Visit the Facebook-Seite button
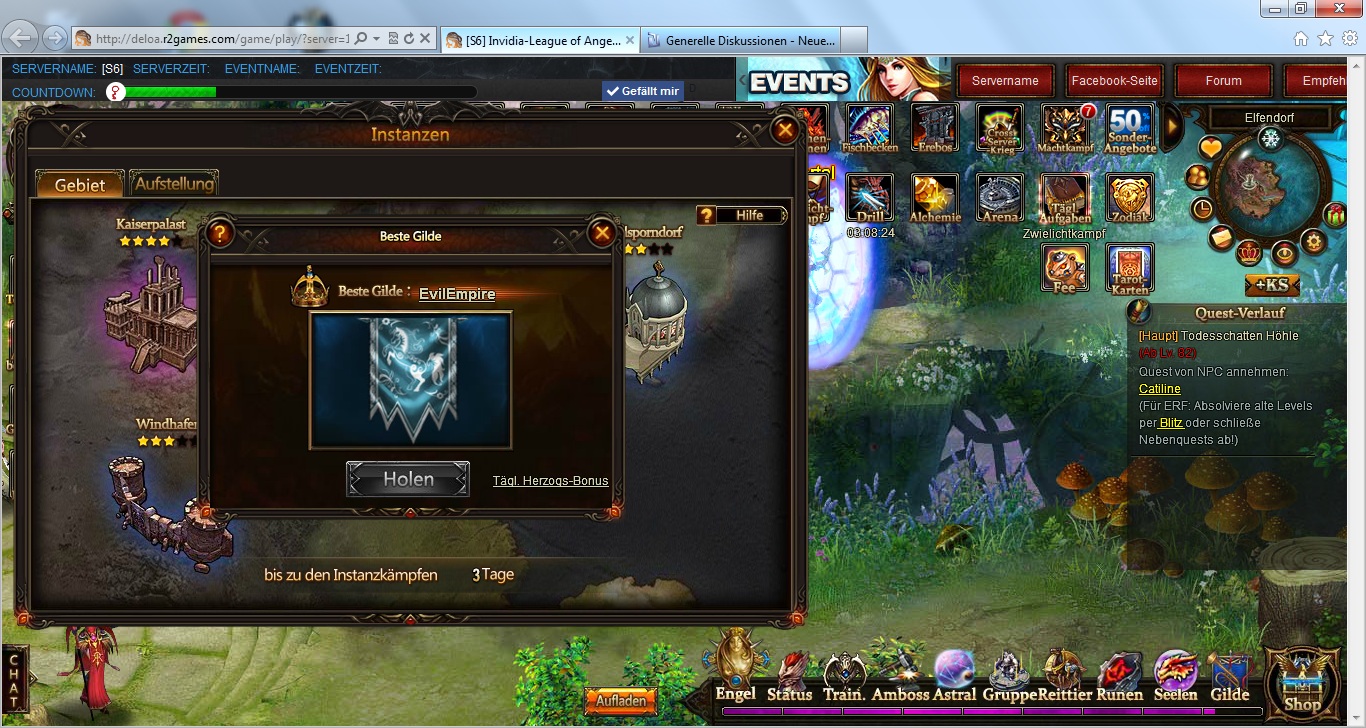The image size is (1366, 728). pyautogui.click(x=1114, y=81)
